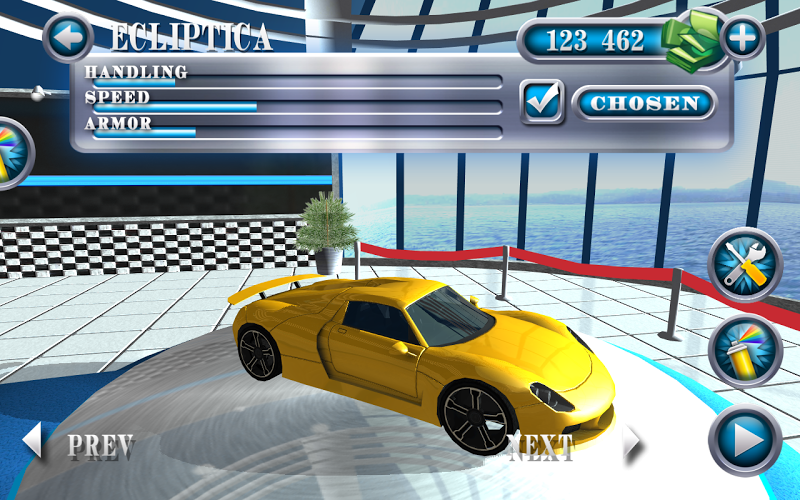The width and height of the screenshot is (800, 500).
Task: Open the wrench and screwdriver upgrade menu
Action: tap(744, 266)
